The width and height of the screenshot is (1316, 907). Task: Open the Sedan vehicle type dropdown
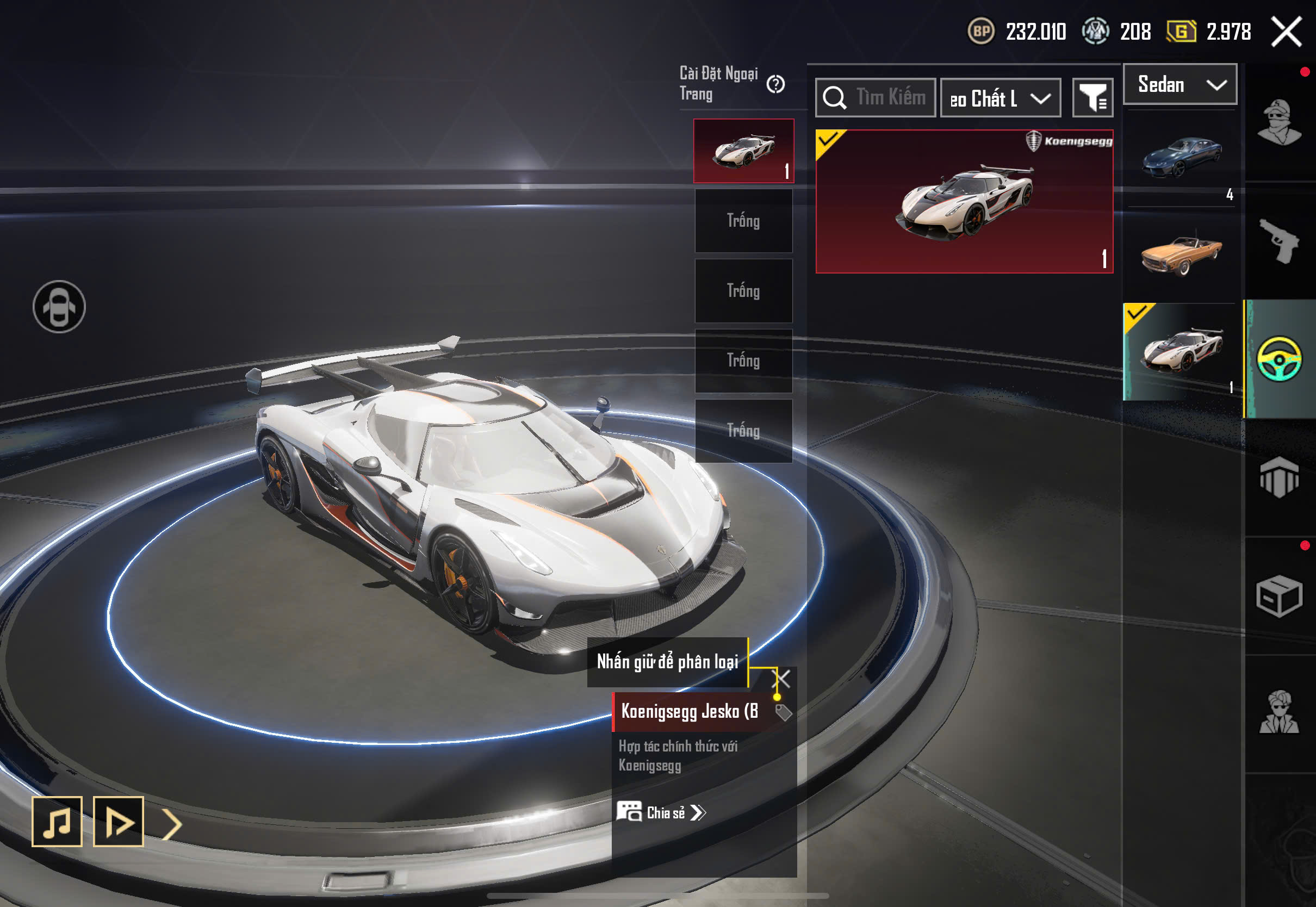click(1180, 85)
